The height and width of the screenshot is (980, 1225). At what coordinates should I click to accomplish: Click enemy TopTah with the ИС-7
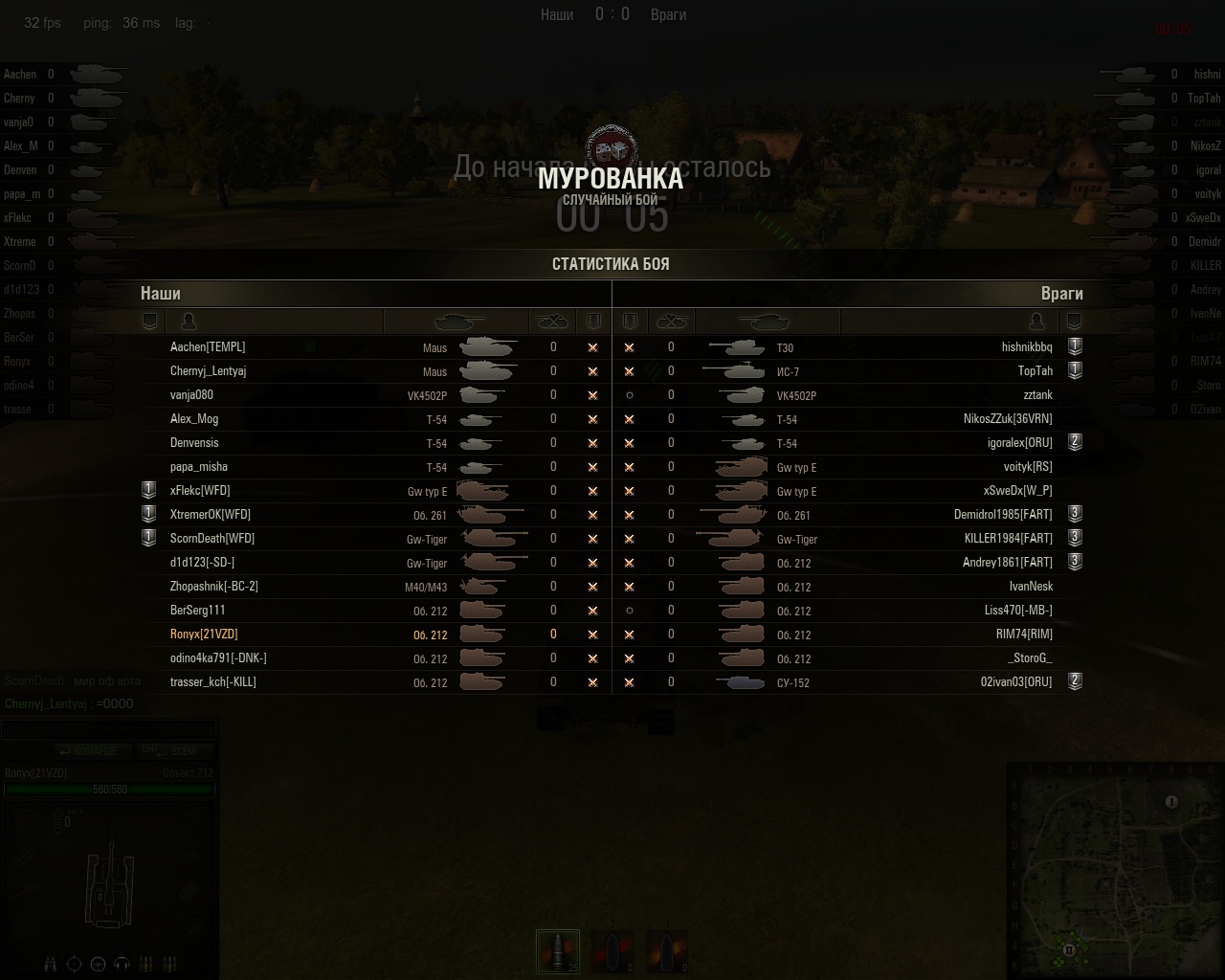1035,371
